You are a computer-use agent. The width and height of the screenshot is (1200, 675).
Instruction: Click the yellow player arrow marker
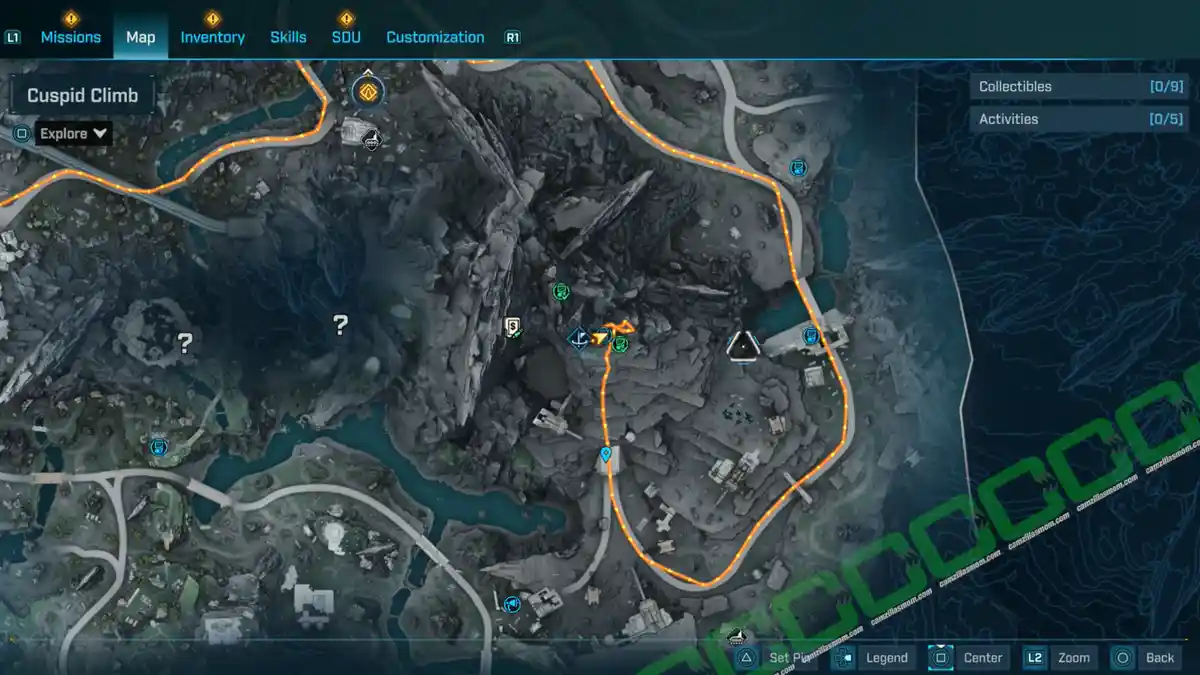pyautogui.click(x=599, y=339)
